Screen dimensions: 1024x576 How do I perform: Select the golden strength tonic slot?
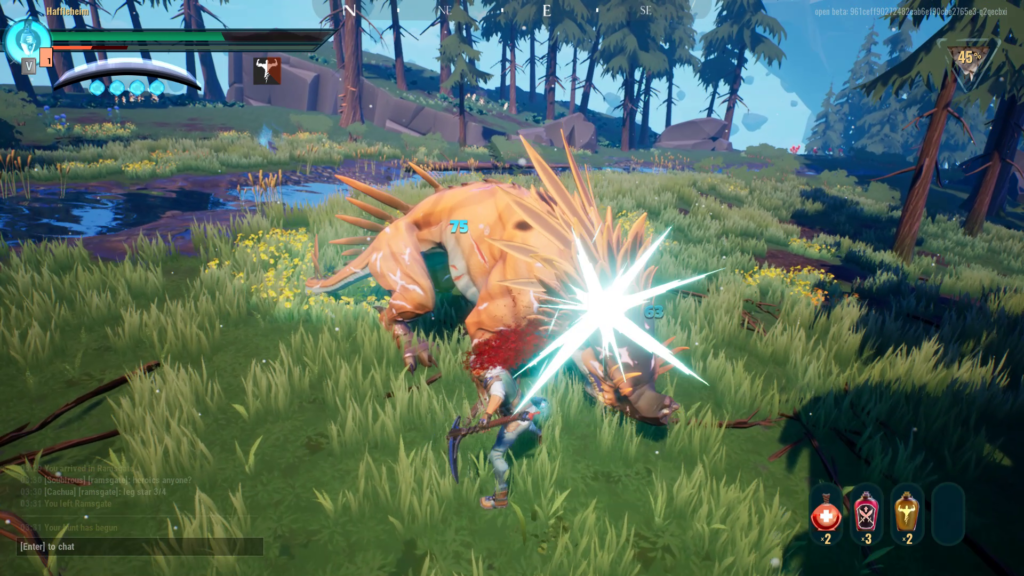(906, 513)
